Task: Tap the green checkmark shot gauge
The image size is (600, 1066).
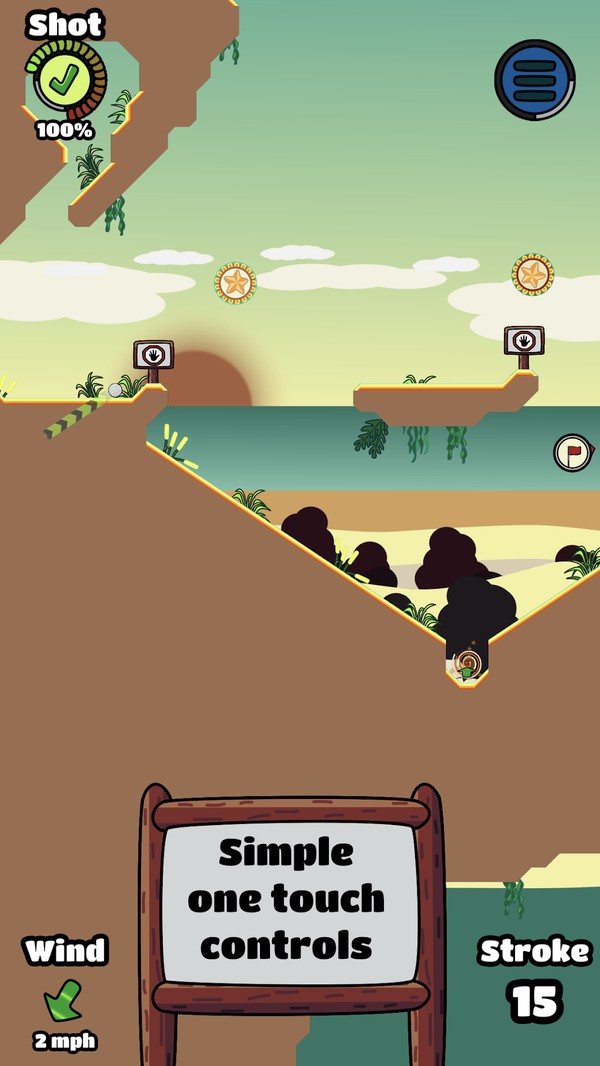Action: 68,79
